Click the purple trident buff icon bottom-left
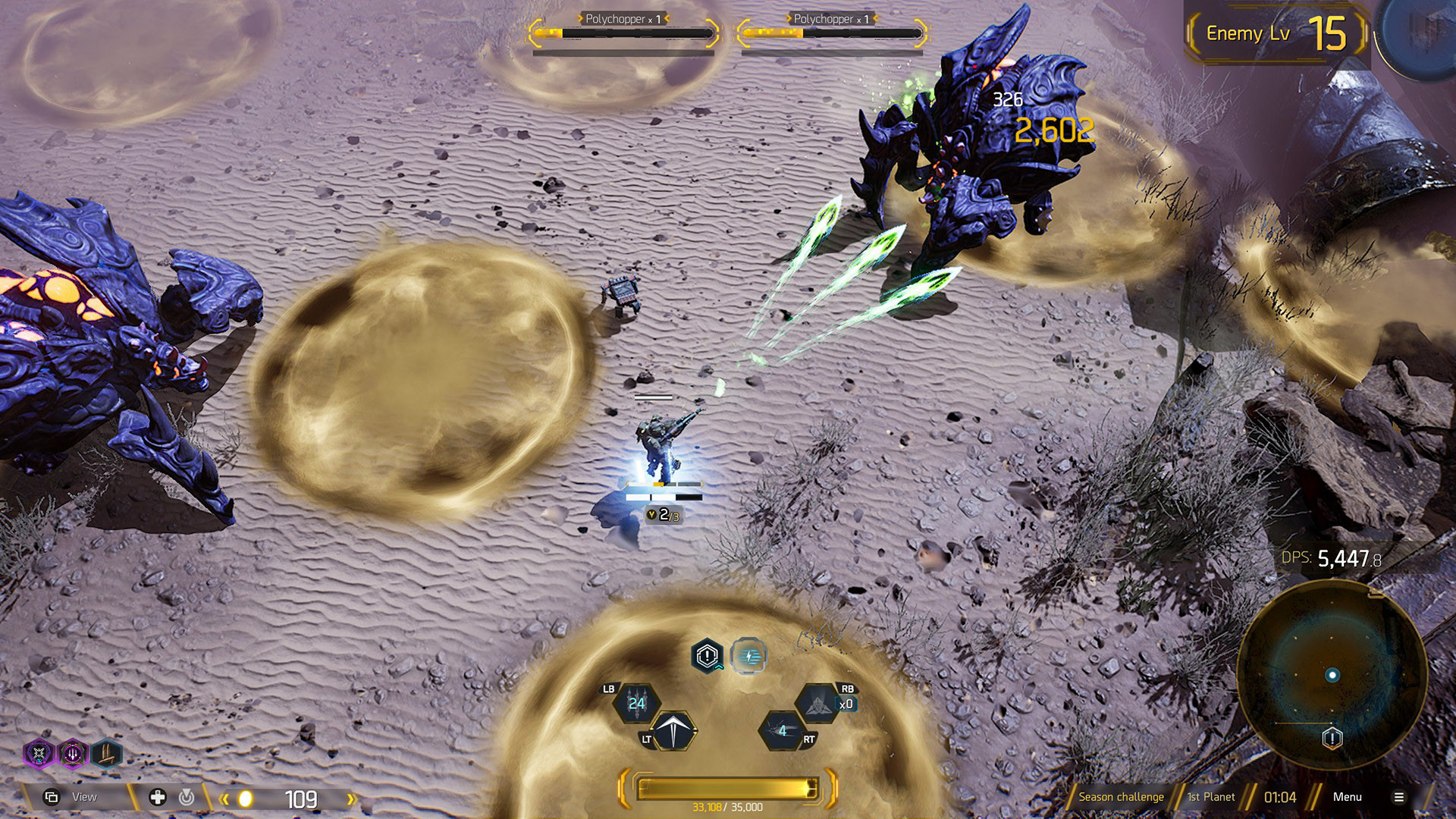The image size is (1456, 819). coord(72,754)
